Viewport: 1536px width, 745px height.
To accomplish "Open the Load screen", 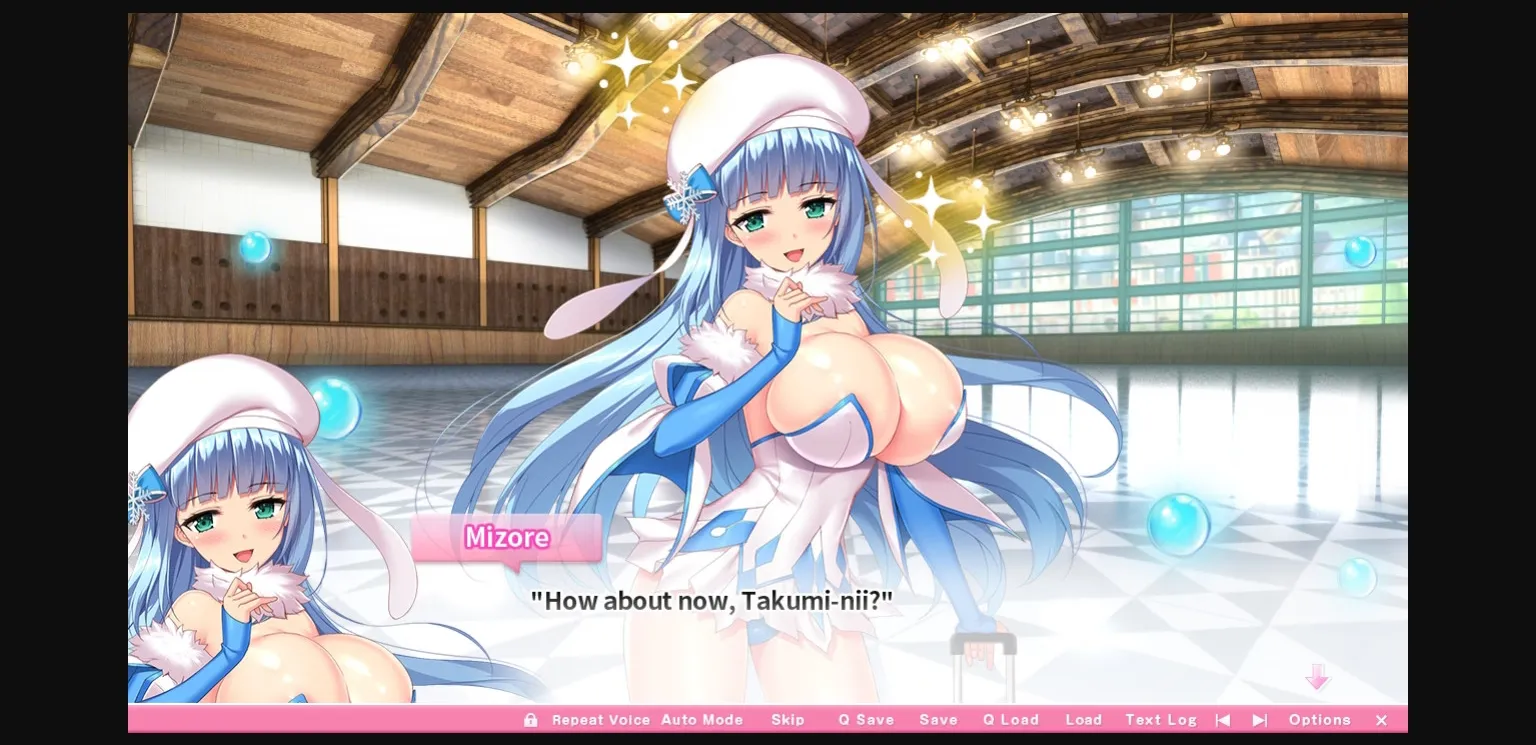I will click(1084, 720).
